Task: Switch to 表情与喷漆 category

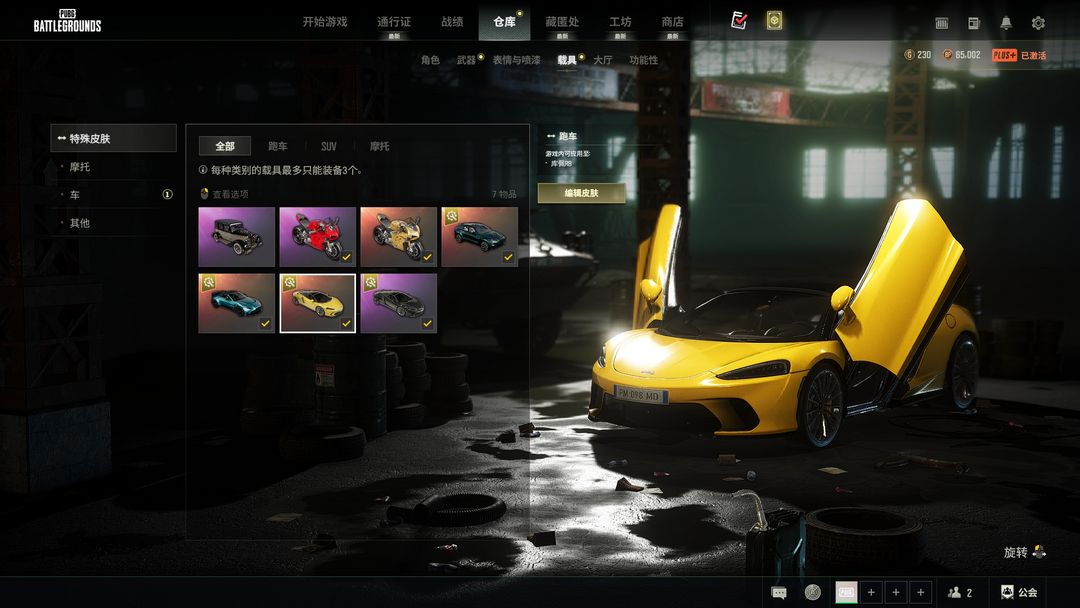Action: pos(516,60)
